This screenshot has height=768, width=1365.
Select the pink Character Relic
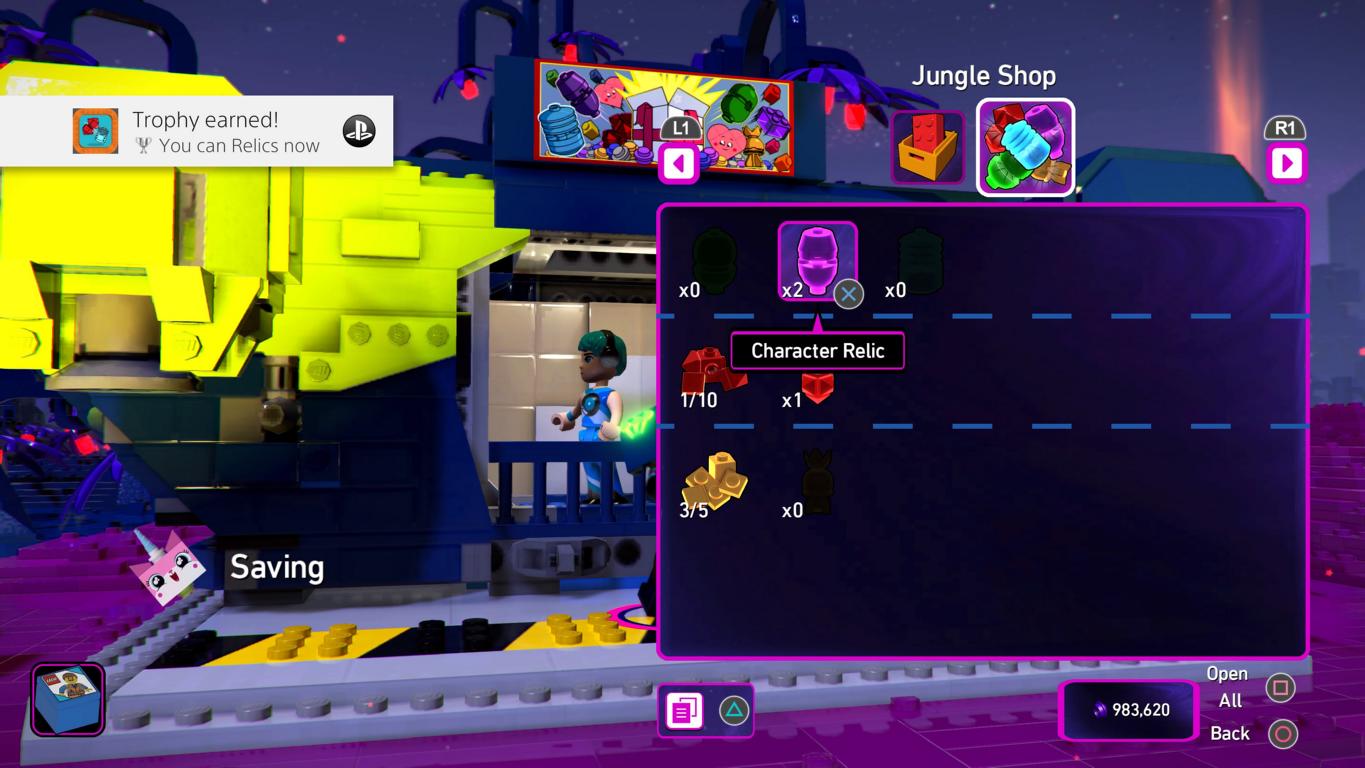(817, 260)
